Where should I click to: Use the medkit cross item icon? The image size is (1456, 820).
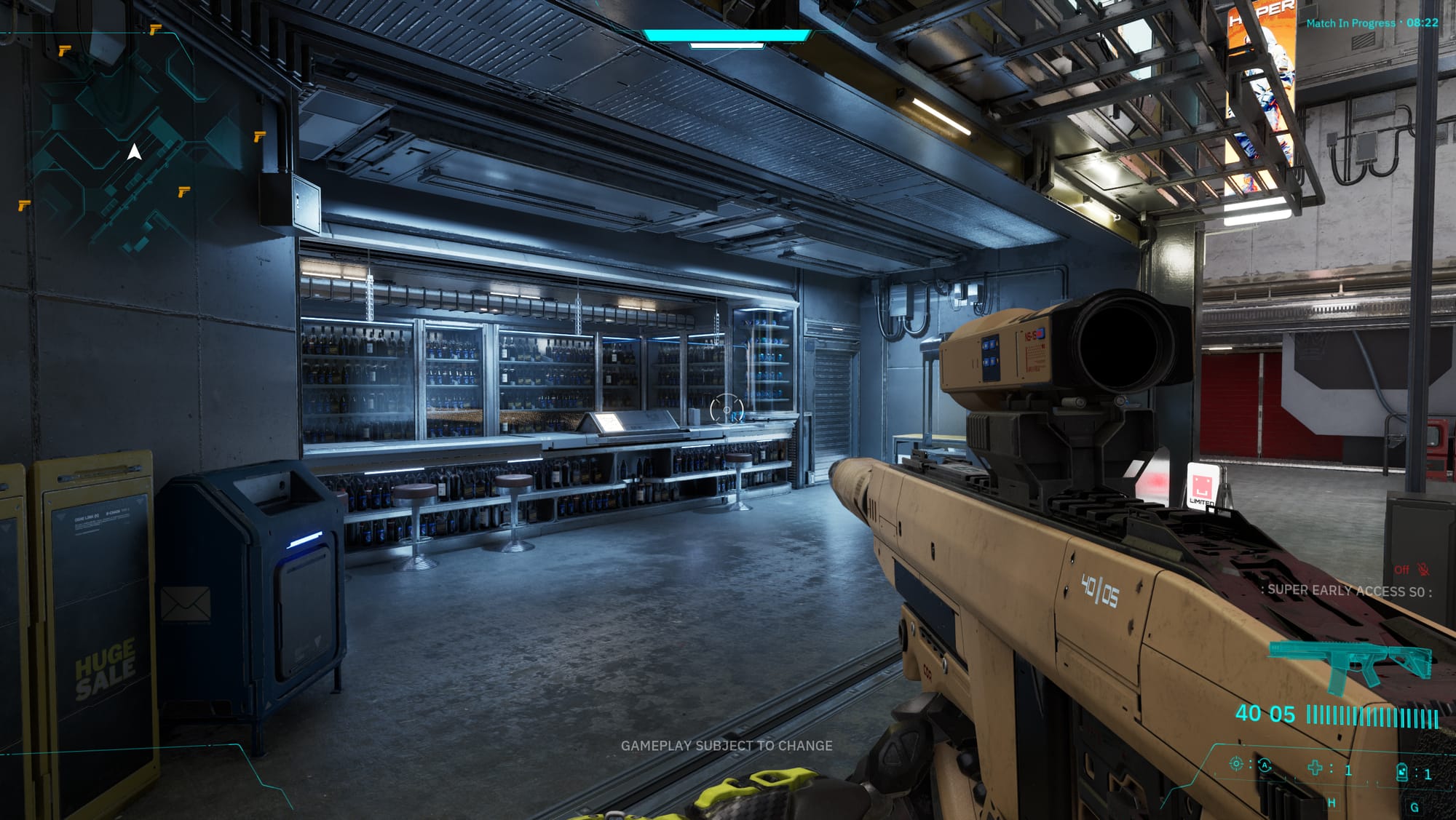click(1315, 768)
